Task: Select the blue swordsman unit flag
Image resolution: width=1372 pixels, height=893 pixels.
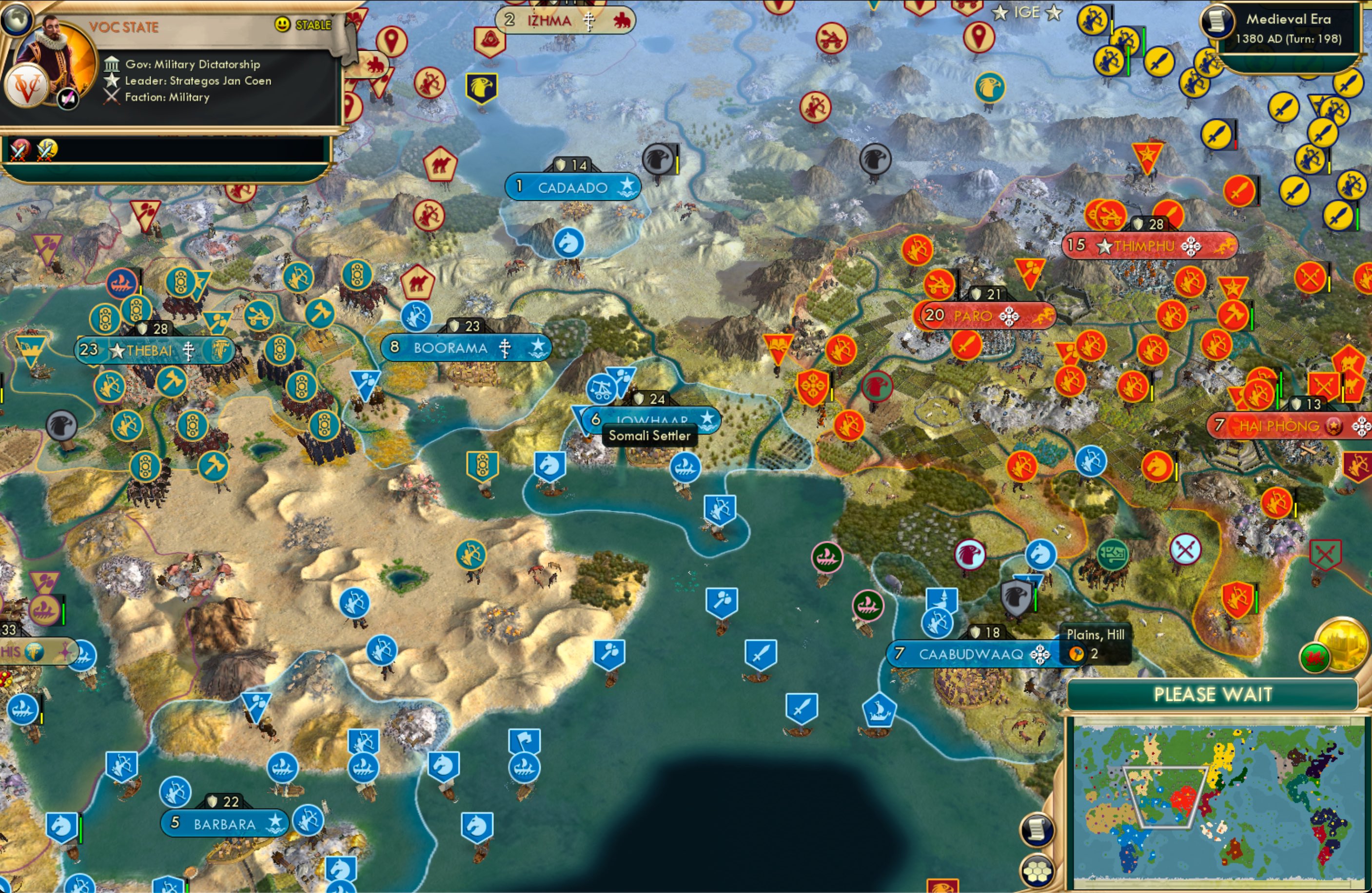Action: pyautogui.click(x=762, y=653)
